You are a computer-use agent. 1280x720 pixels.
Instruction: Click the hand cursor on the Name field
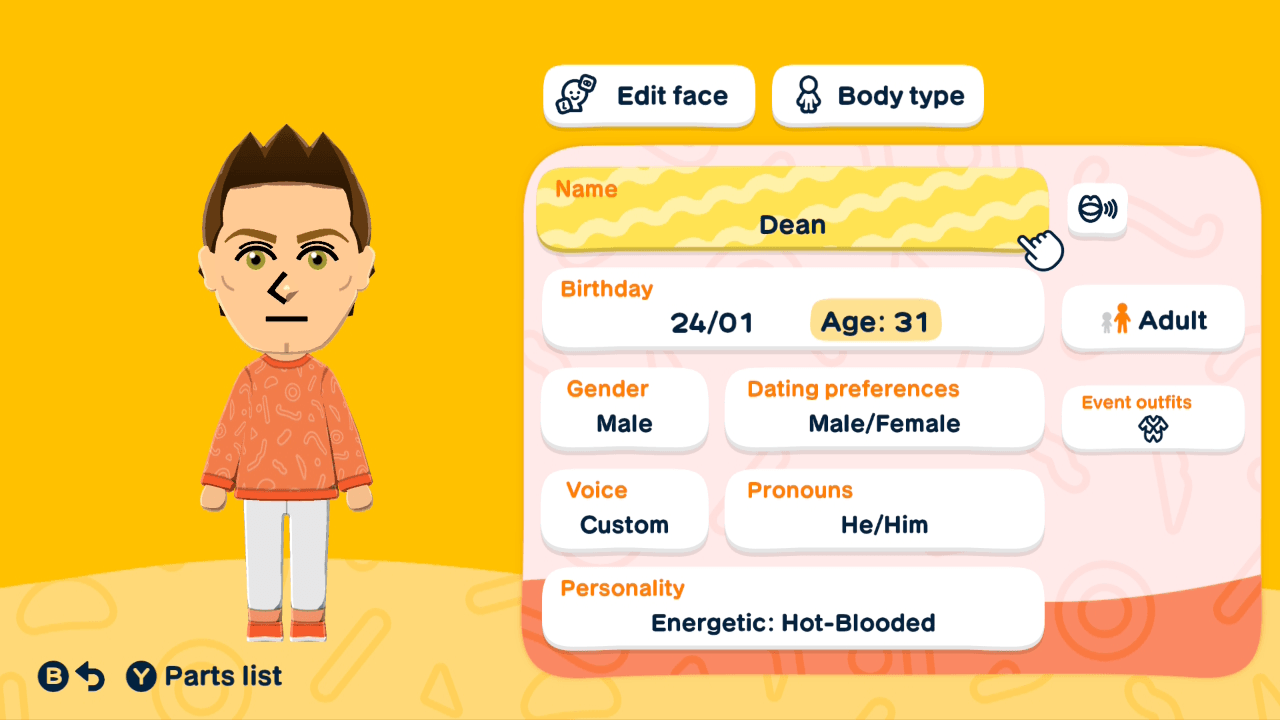(x=1040, y=248)
